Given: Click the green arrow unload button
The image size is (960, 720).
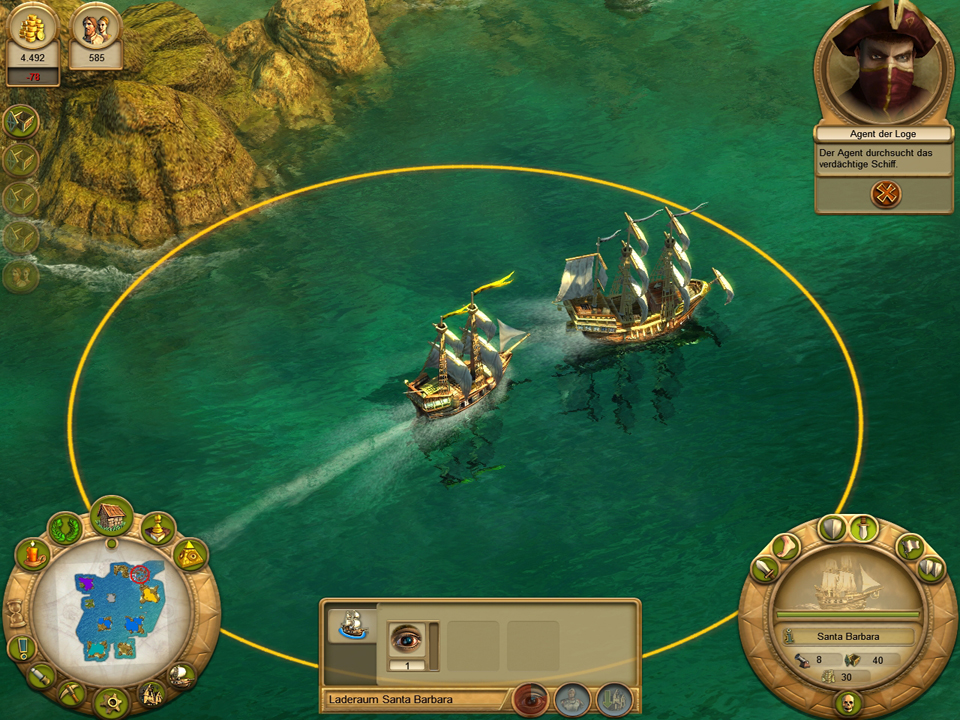Looking at the screenshot, I should (x=614, y=697).
